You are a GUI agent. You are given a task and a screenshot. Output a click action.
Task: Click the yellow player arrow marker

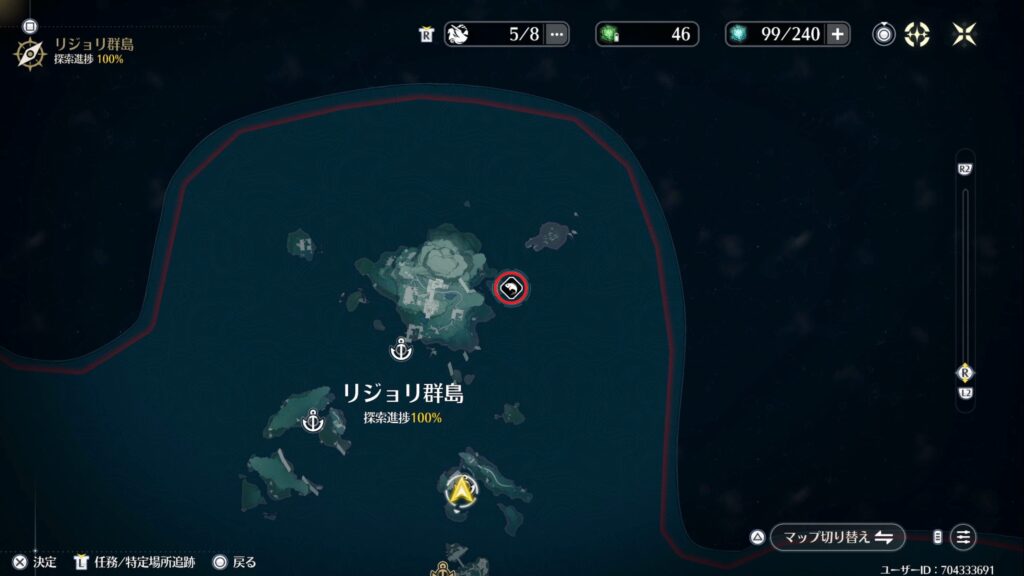pyautogui.click(x=461, y=490)
